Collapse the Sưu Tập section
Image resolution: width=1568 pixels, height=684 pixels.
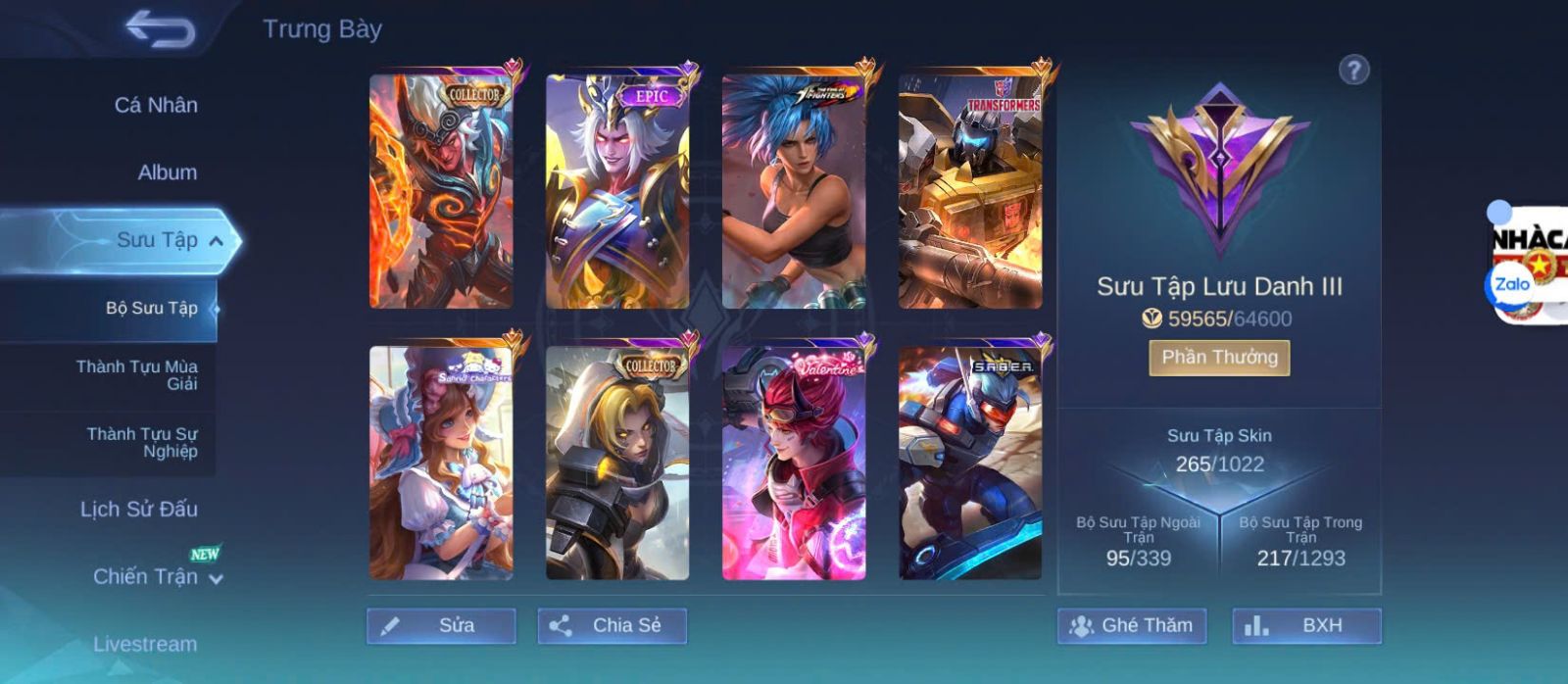click(x=216, y=241)
